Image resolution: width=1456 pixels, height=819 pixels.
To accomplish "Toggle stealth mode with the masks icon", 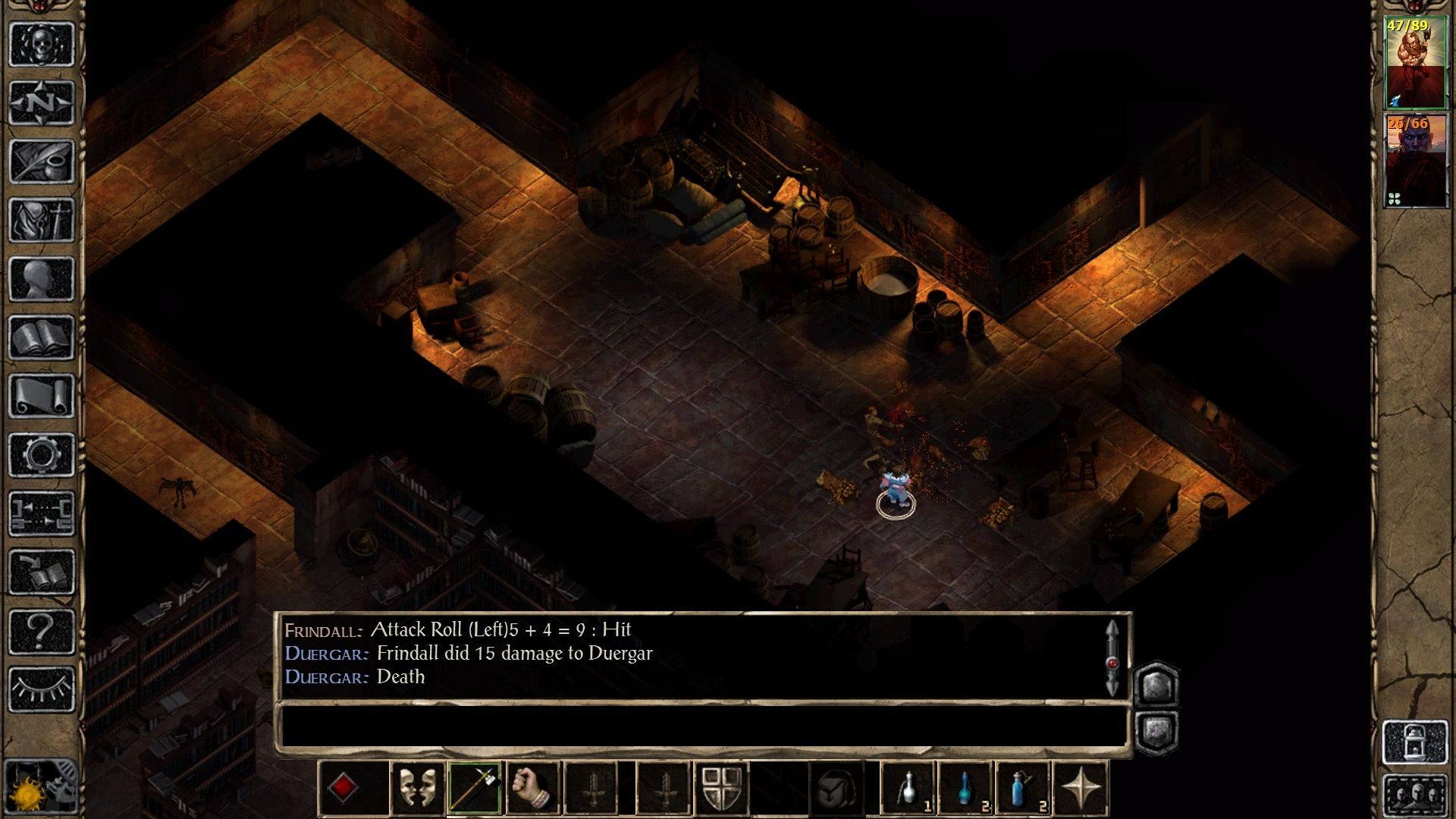I will click(x=416, y=789).
